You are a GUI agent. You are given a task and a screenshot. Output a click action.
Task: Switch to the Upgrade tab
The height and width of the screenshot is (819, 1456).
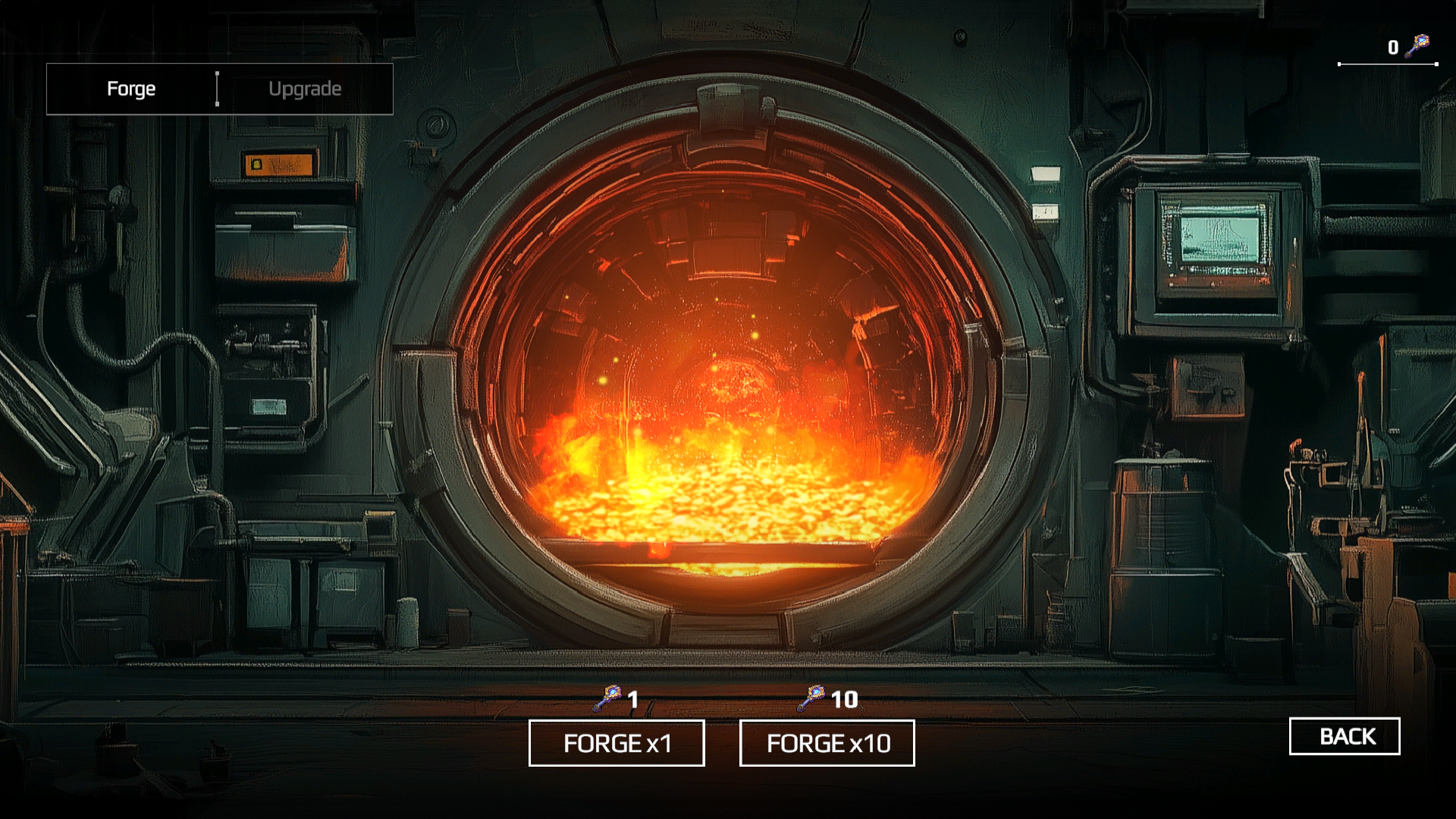point(305,89)
